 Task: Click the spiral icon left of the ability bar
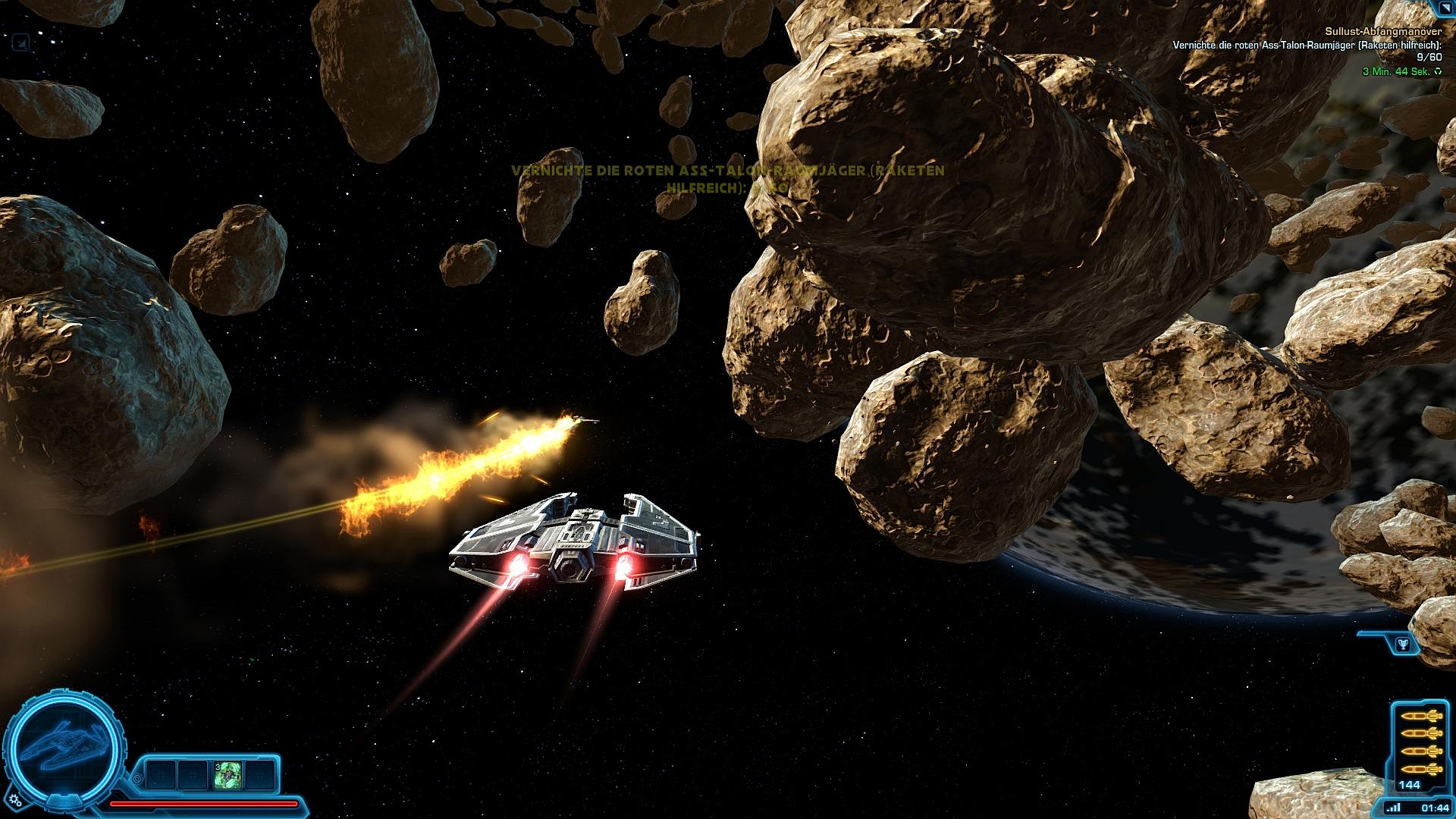(137, 780)
